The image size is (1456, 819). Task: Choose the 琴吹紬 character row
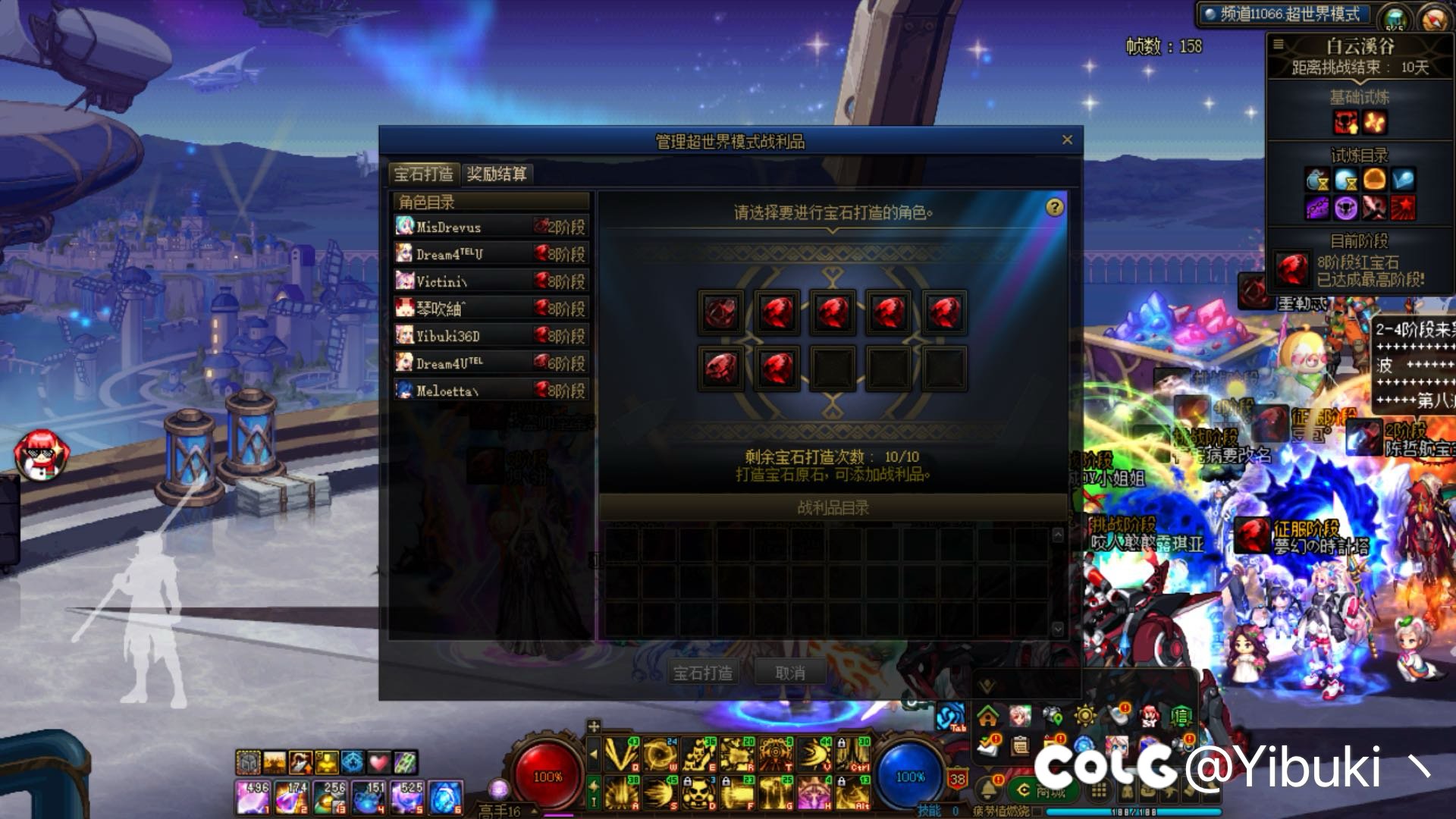(x=491, y=309)
